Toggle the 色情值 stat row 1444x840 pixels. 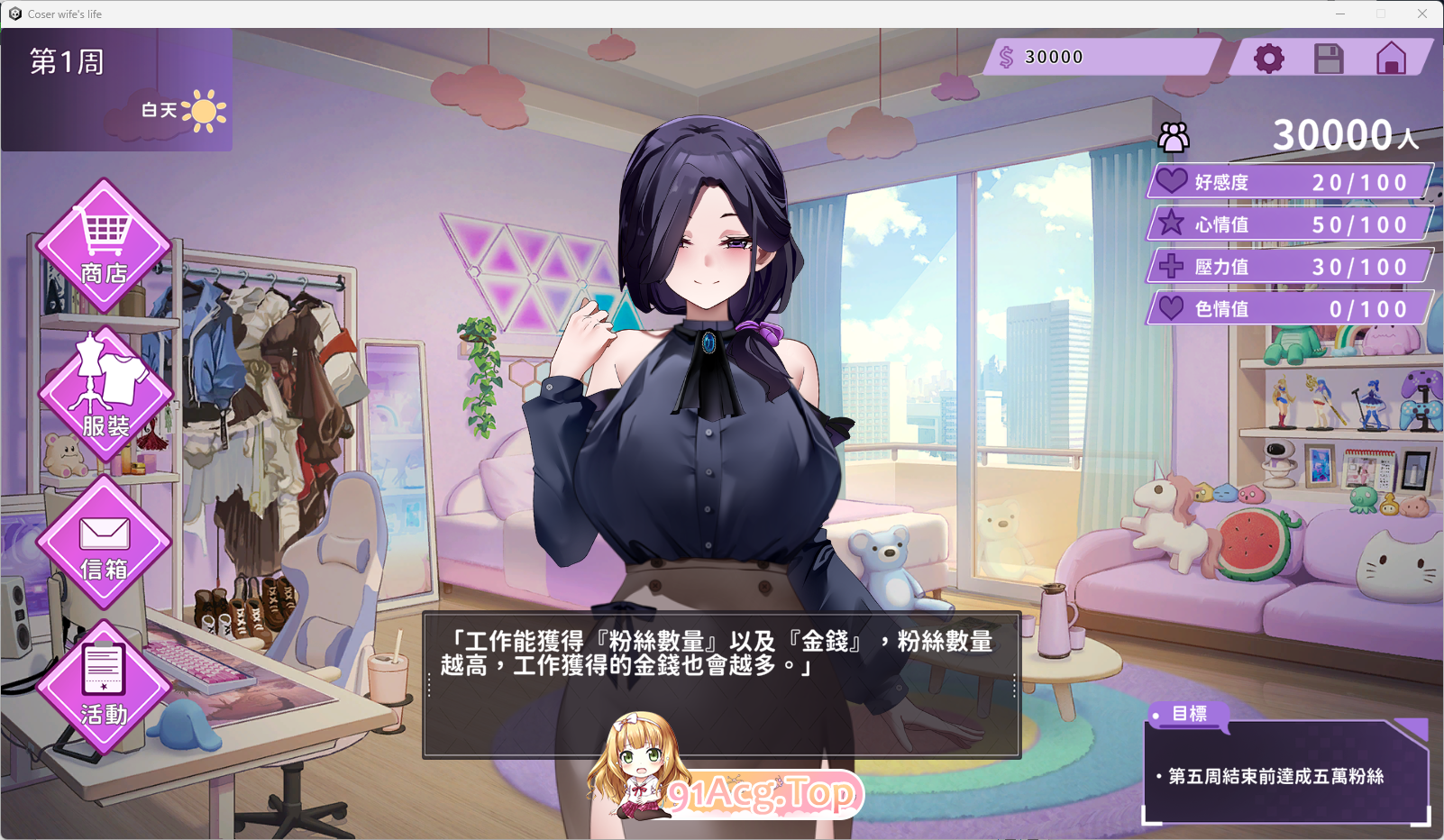(x=1289, y=308)
